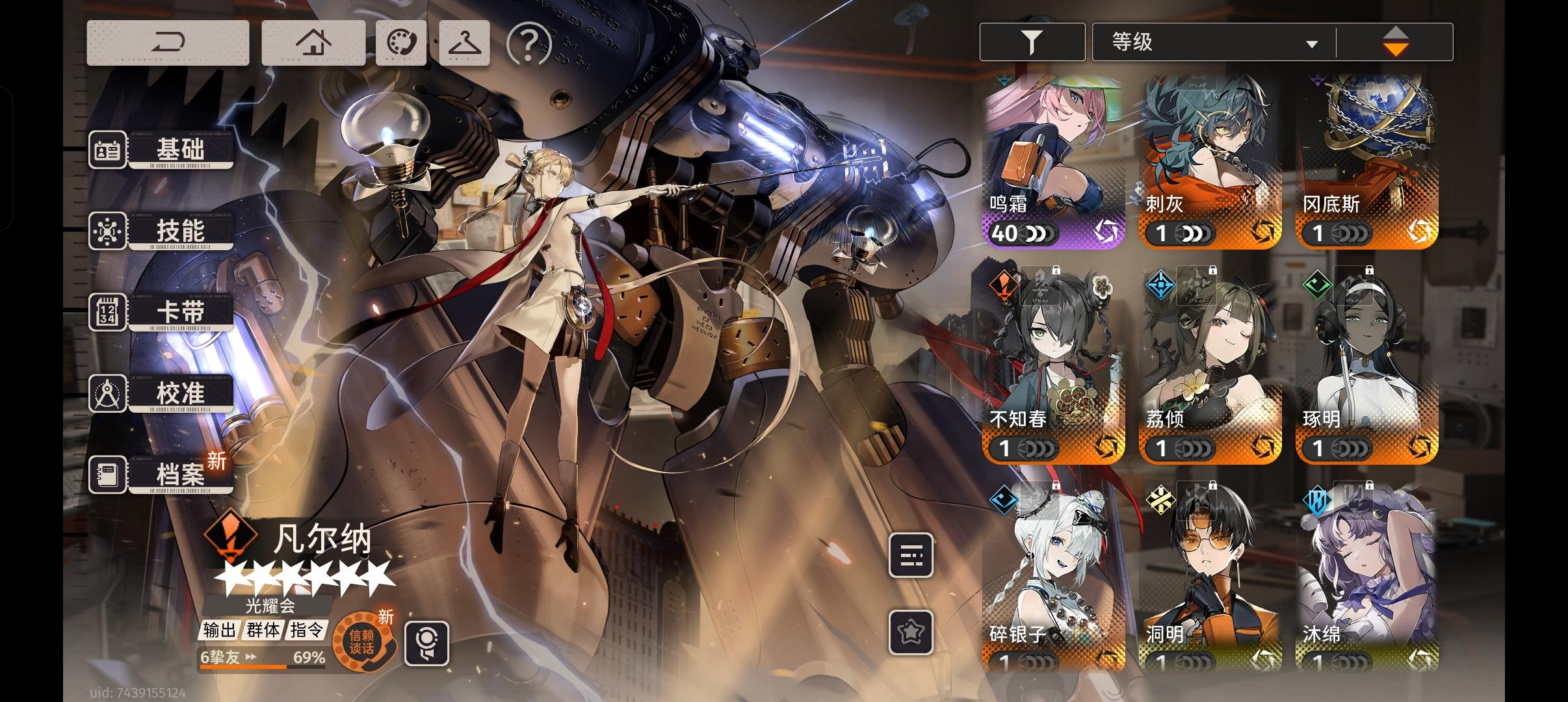Screen dimensions: 1568x702
Task: Toggle the sort order arrows
Action: coord(1395,42)
